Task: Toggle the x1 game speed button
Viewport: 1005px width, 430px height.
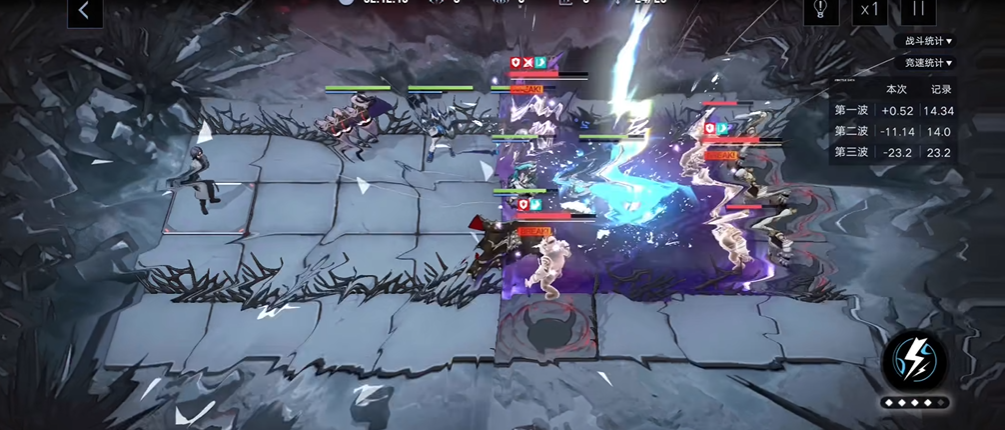Action: tap(868, 10)
